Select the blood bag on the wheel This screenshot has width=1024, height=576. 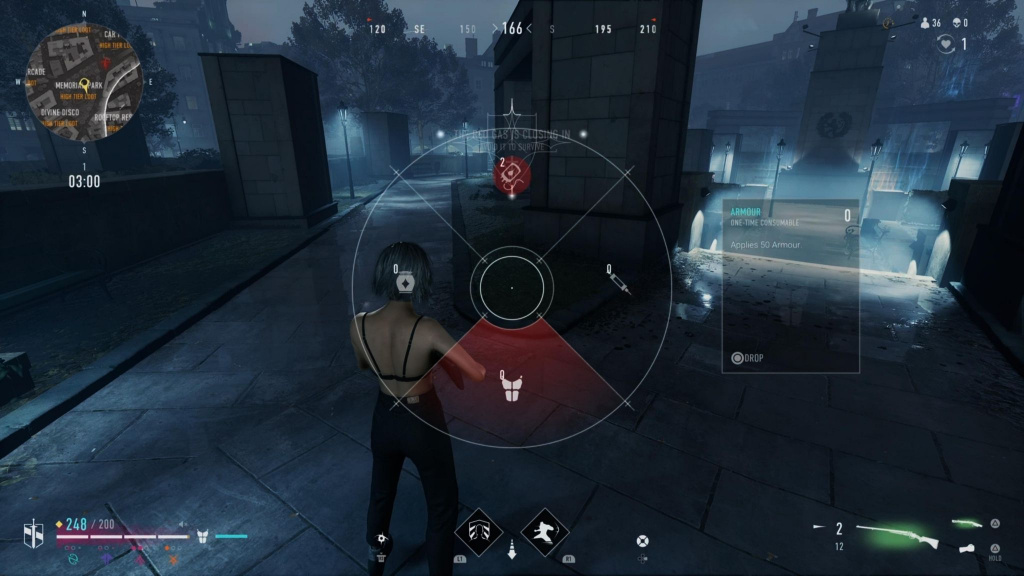click(511, 175)
